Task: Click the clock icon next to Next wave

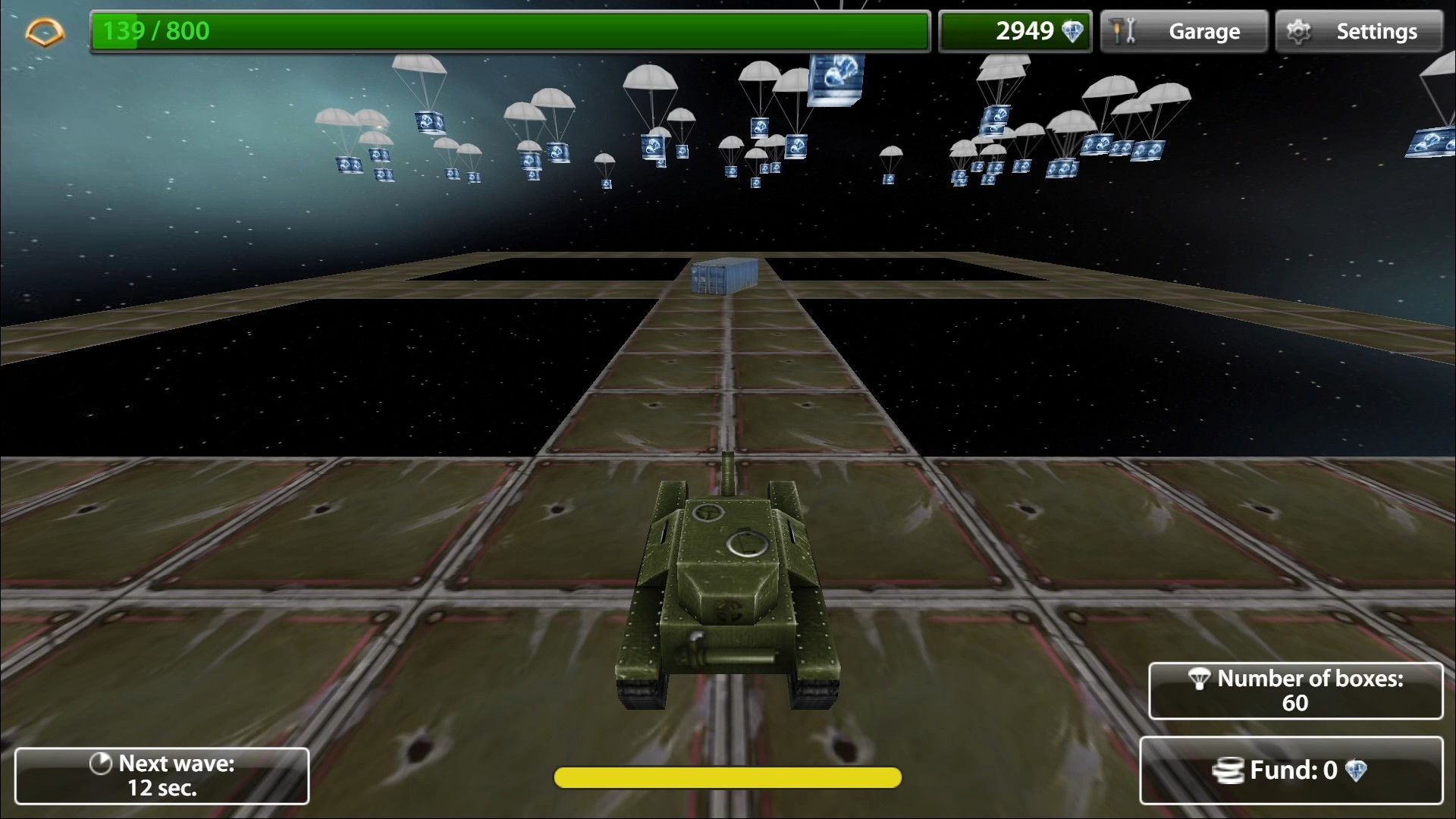Action: coord(101,764)
